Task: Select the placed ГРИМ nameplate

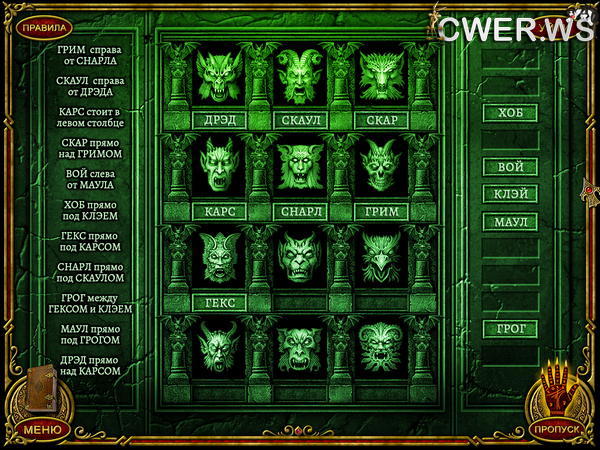Action: coord(381,212)
